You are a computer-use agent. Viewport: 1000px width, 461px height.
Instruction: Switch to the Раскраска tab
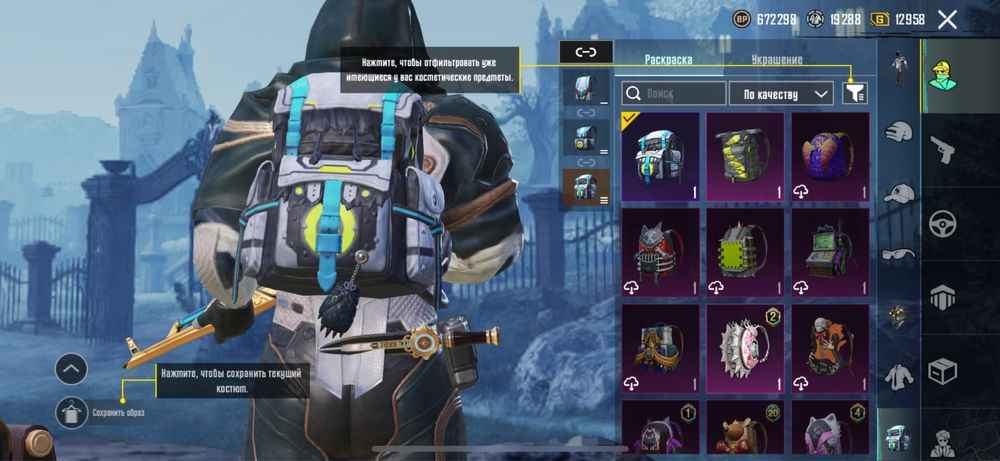[x=669, y=60]
